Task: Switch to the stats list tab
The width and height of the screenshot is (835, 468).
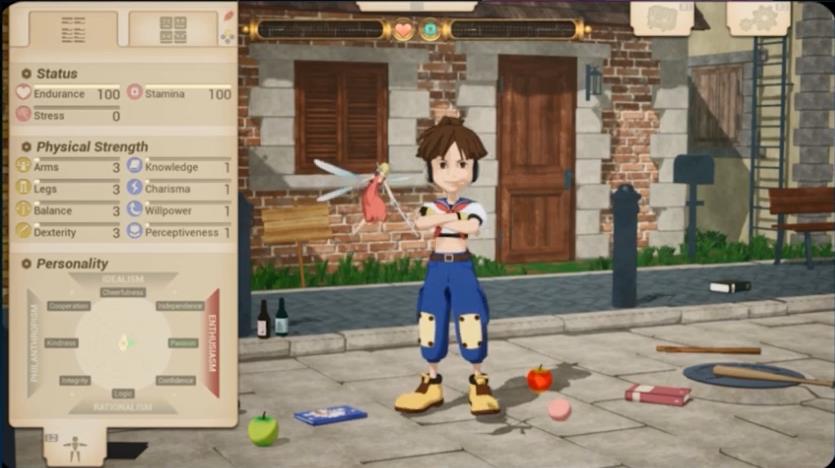Action: pyautogui.click(x=73, y=28)
